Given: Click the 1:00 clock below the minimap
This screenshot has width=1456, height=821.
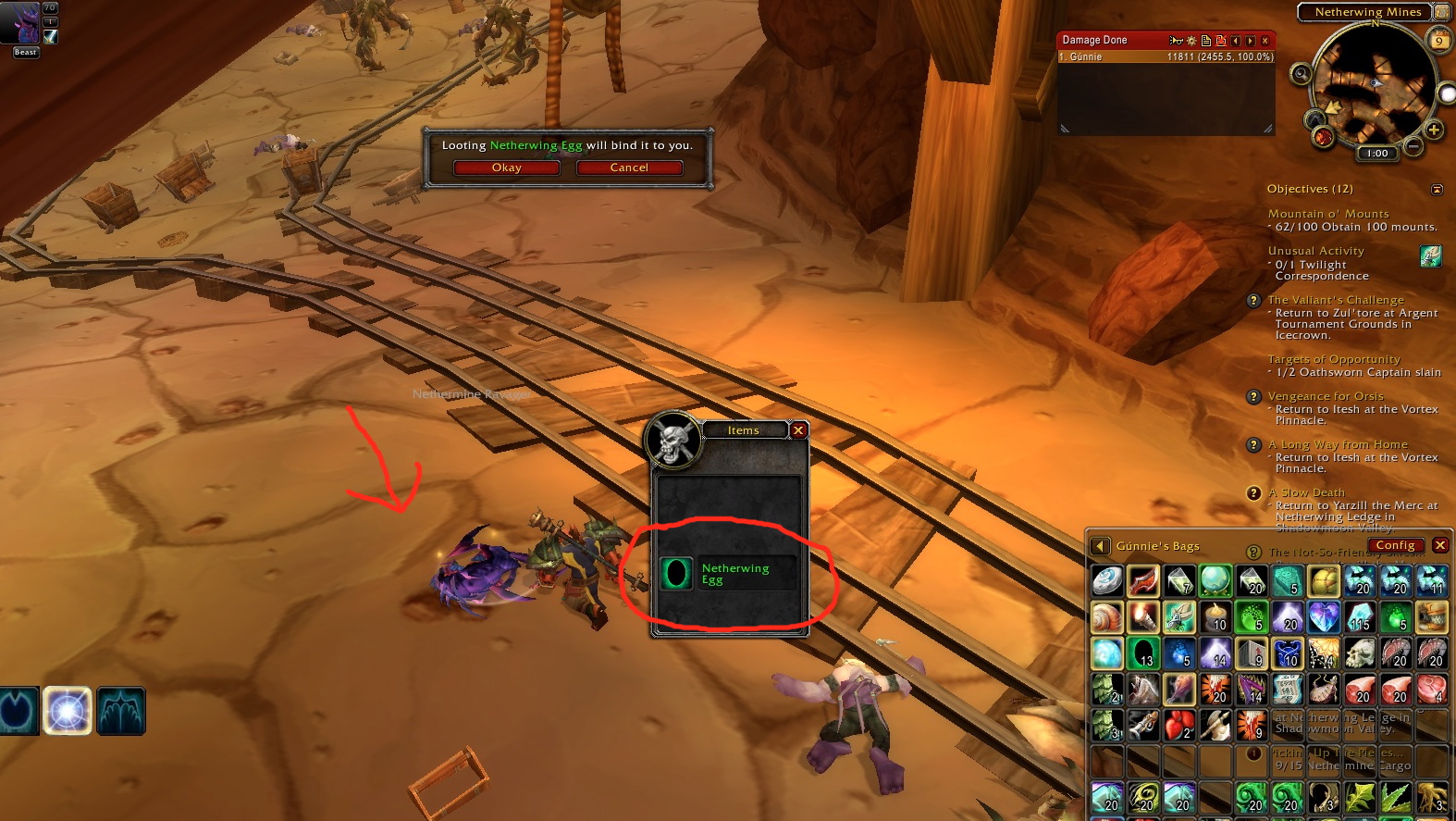Looking at the screenshot, I should tap(1376, 153).
